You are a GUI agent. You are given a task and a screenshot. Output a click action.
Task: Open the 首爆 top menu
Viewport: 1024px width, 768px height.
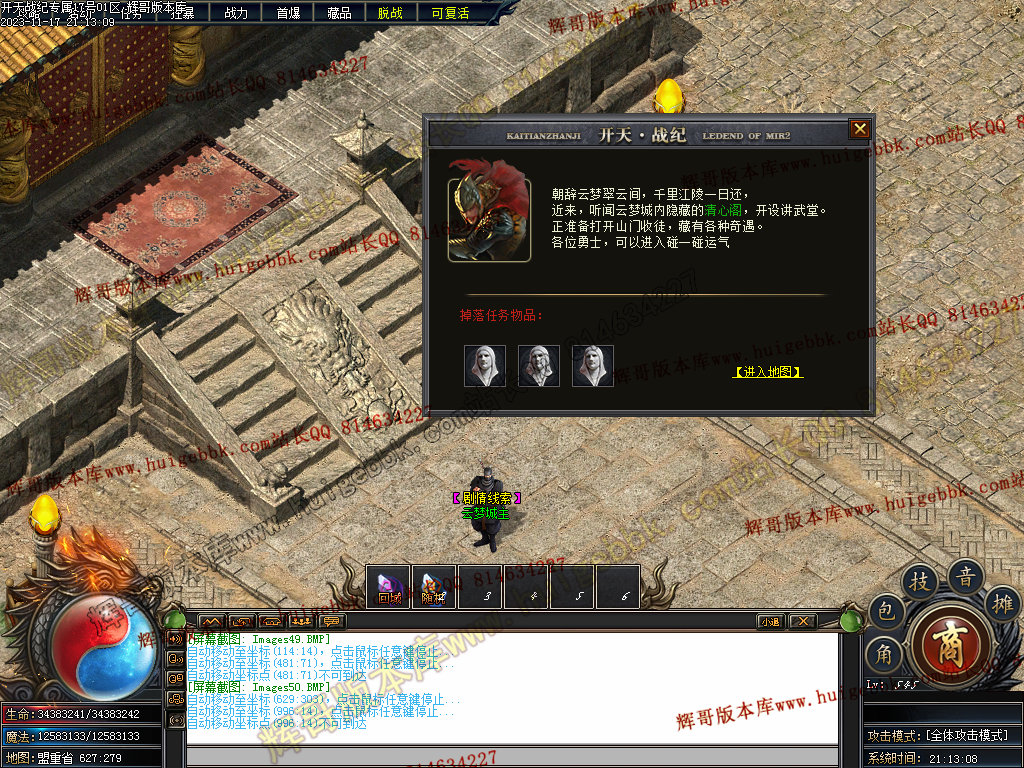tap(288, 13)
